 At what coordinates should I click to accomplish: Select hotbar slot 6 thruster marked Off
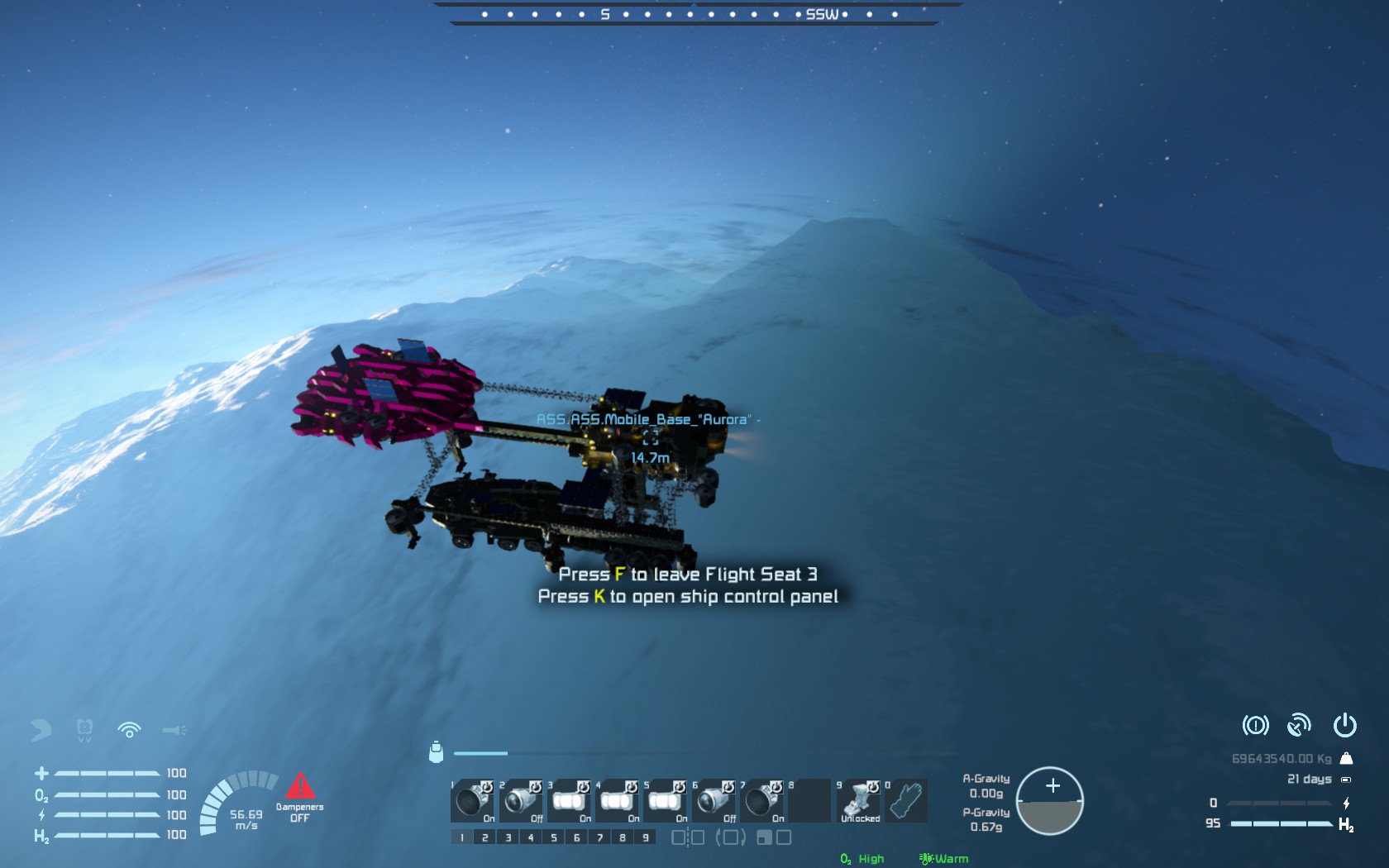pyautogui.click(x=714, y=800)
